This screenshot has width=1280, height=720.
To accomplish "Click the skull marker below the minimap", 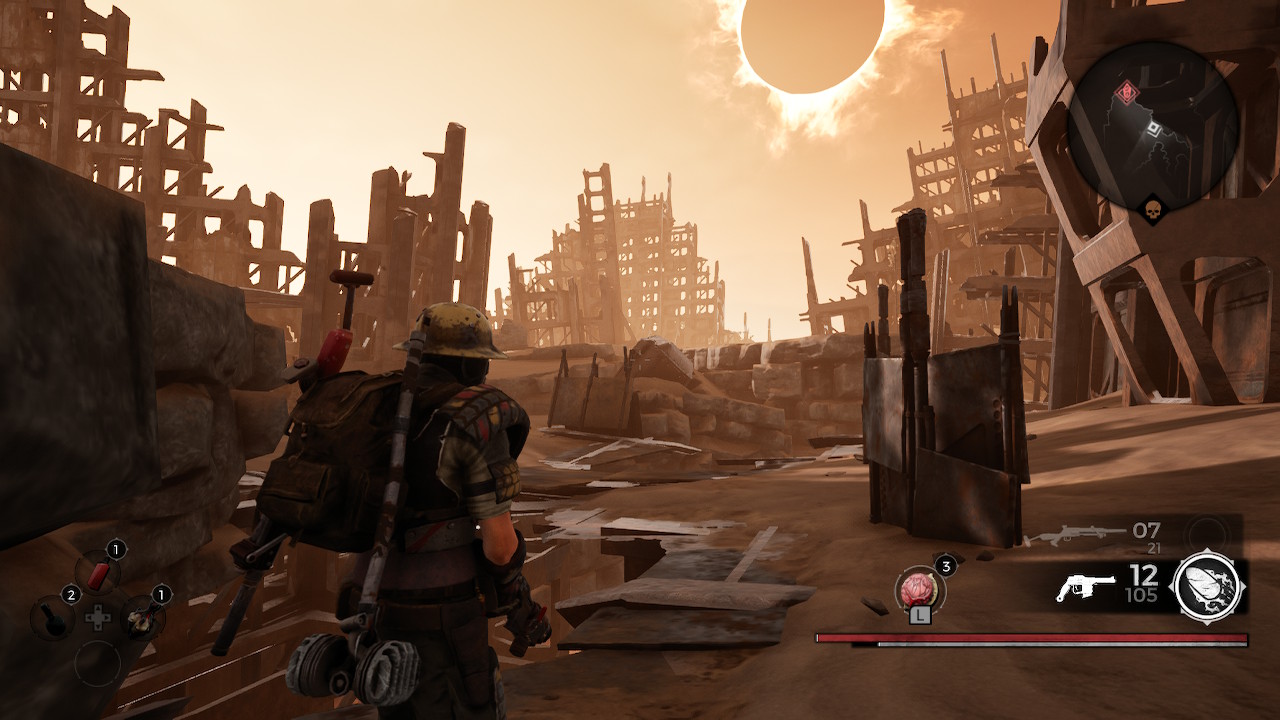I will tap(1154, 208).
